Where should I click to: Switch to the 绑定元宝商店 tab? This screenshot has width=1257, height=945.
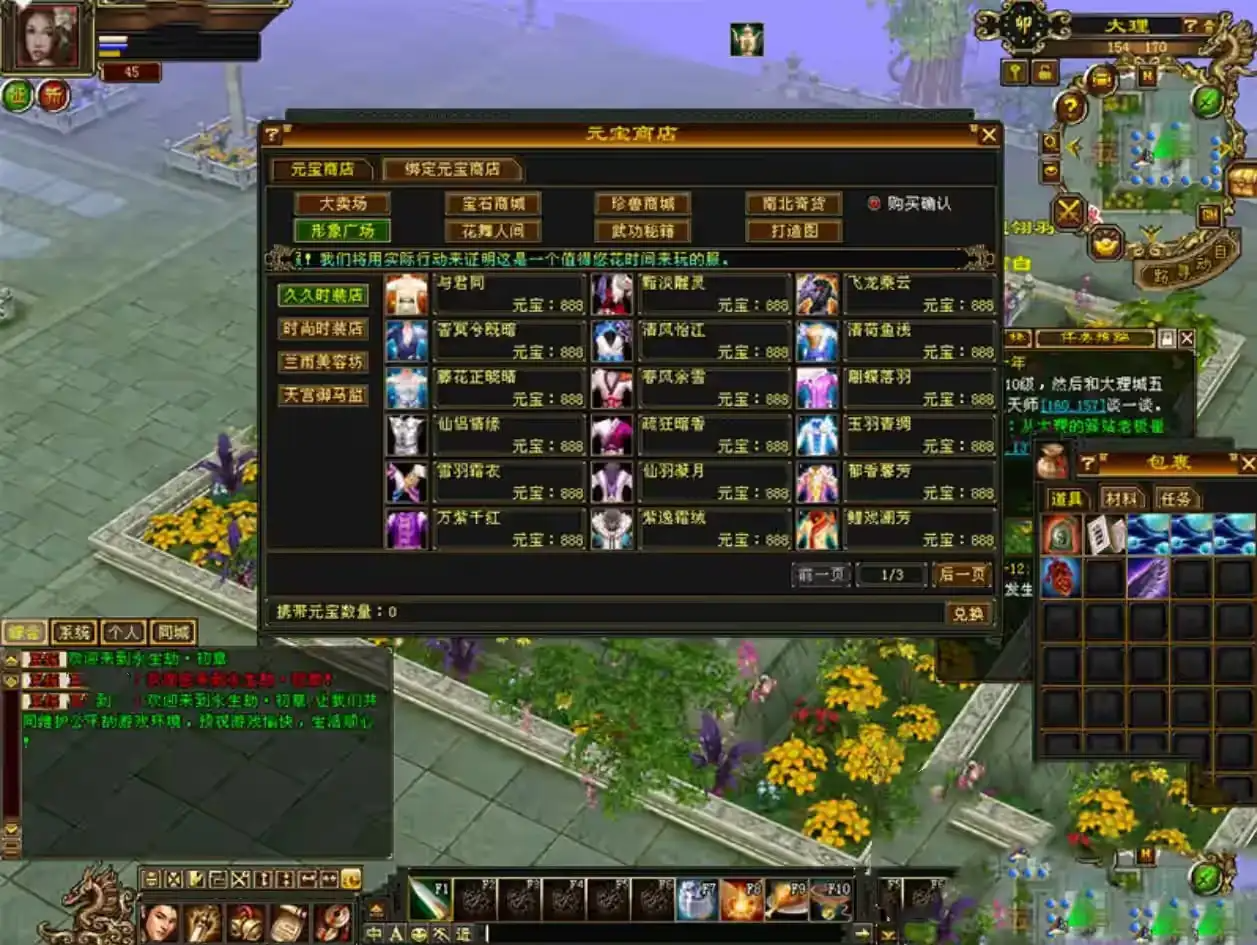click(x=452, y=169)
